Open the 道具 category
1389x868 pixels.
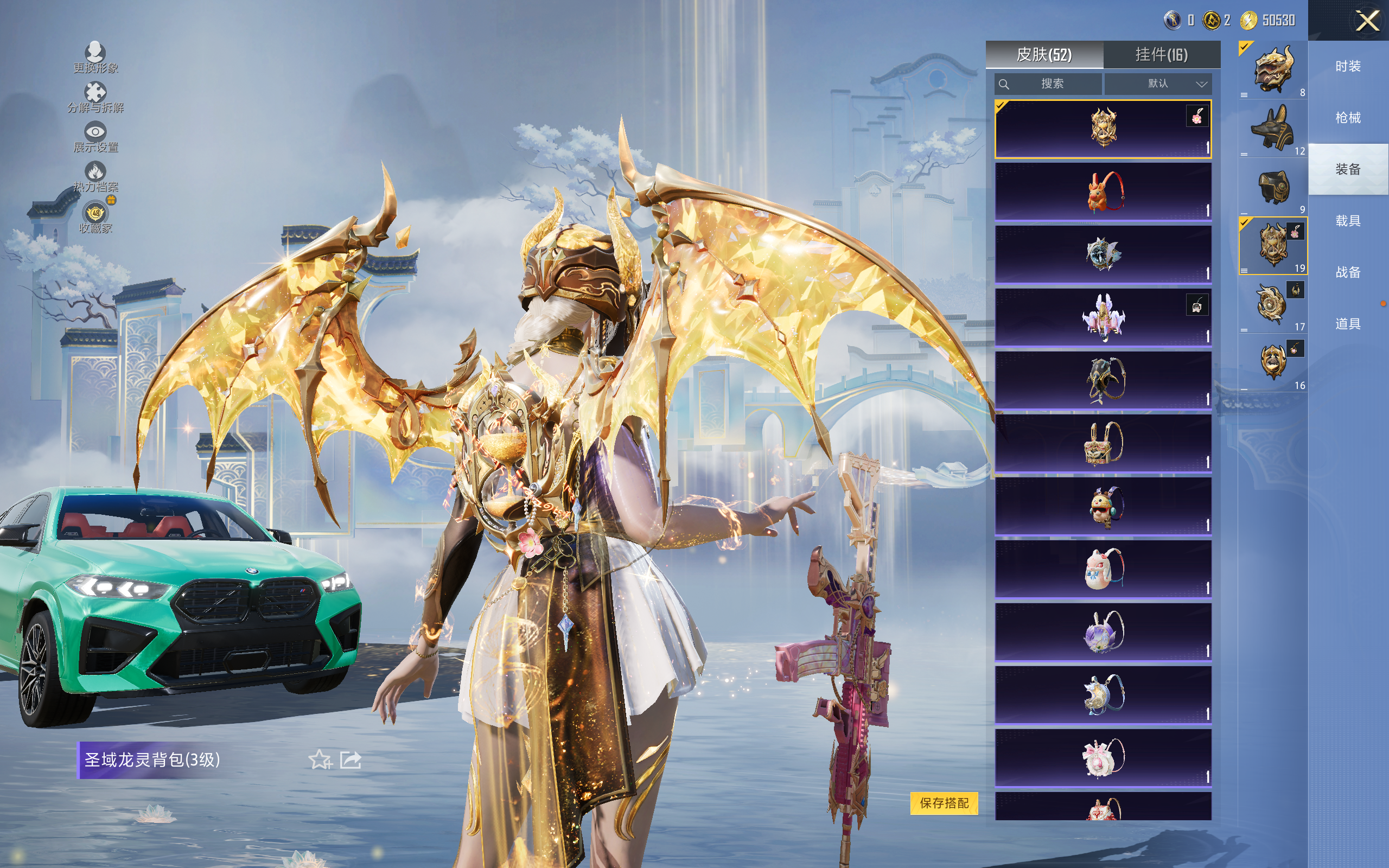click(1348, 324)
